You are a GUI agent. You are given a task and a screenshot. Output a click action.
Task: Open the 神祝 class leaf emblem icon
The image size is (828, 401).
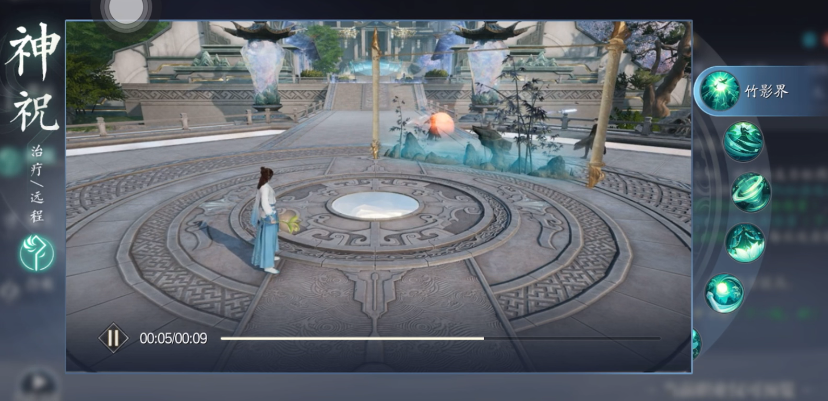click(37, 252)
